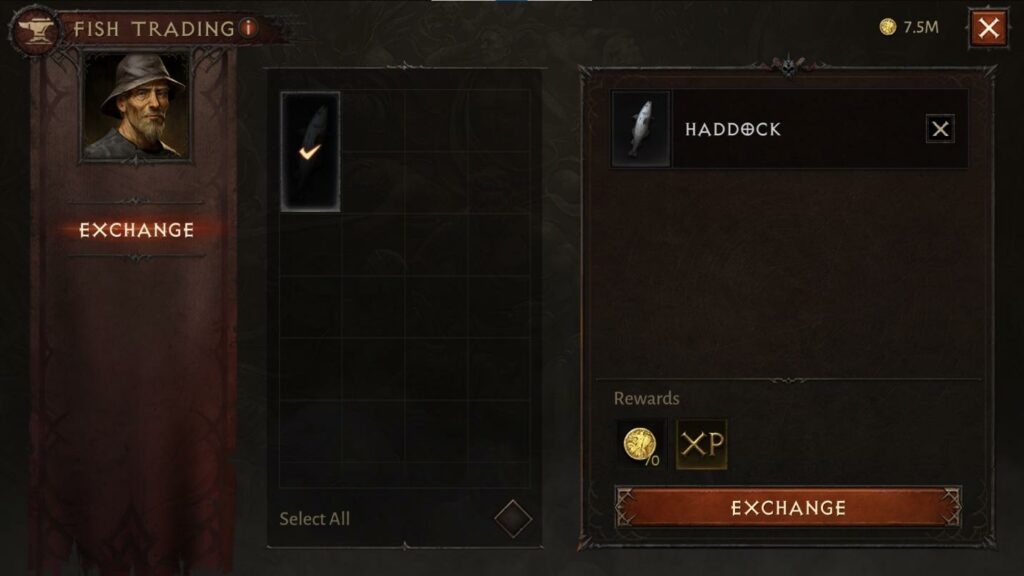
Task: Tap the 7.5M gold balance icon
Action: pos(887,27)
